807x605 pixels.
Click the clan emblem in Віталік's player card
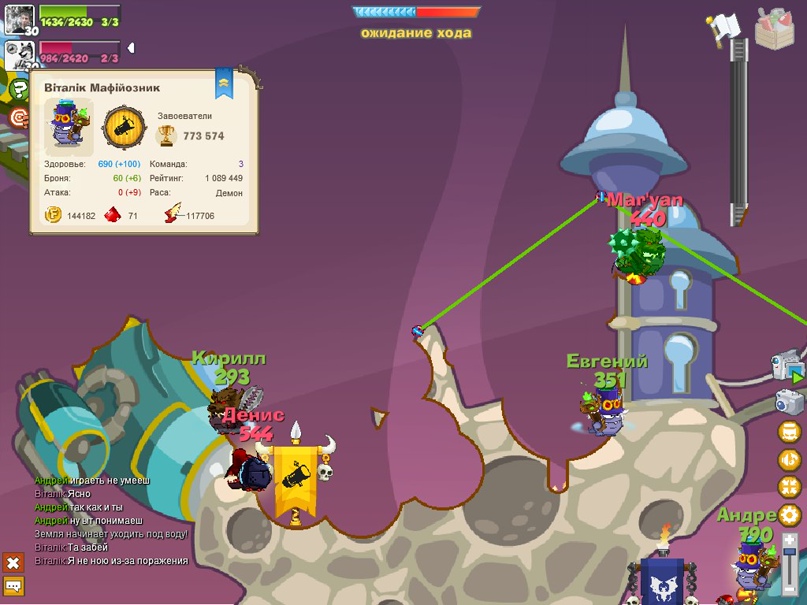click(124, 129)
